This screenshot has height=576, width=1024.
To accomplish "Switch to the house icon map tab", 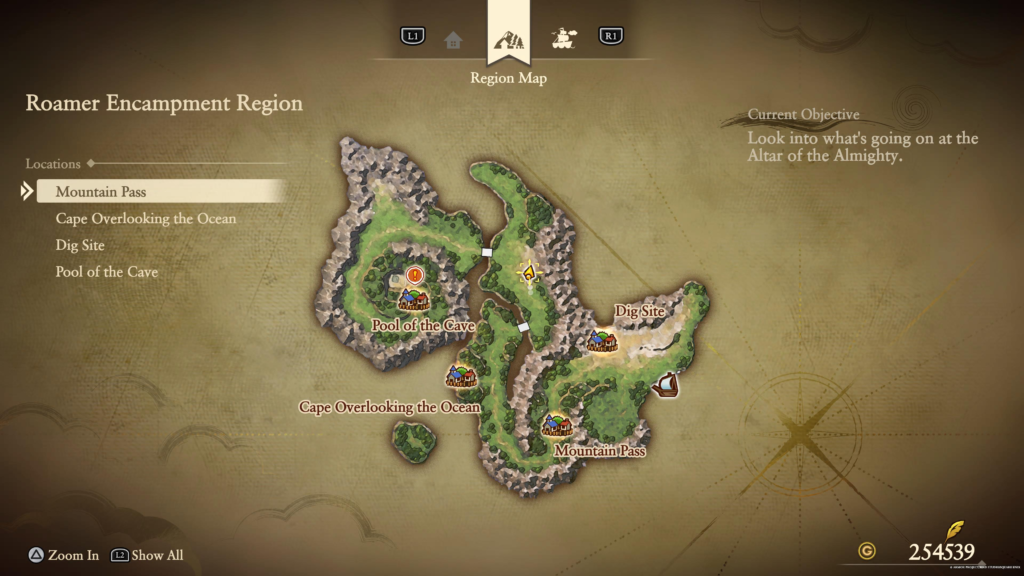I will tap(454, 40).
